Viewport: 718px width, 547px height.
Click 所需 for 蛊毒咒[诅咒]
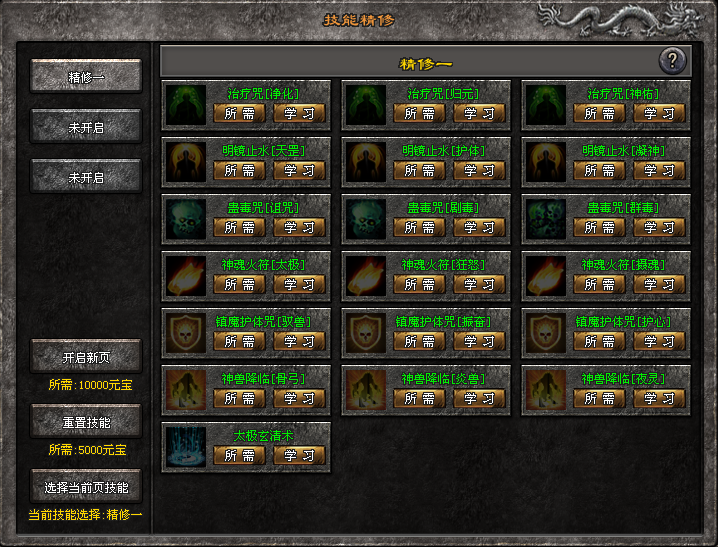point(240,227)
